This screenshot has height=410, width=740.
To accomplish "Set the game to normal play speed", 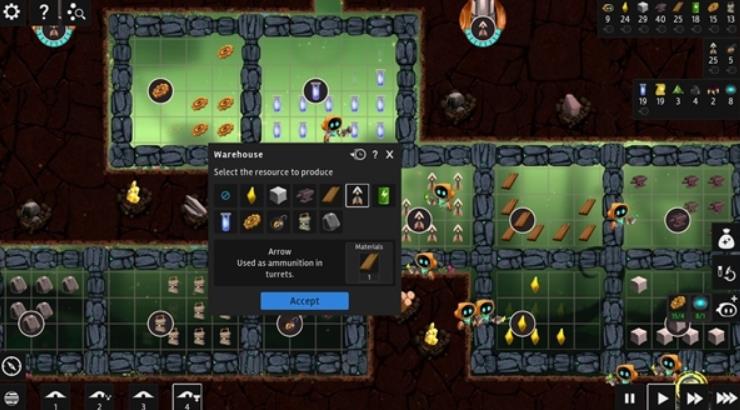I will pyautogui.click(x=661, y=398).
